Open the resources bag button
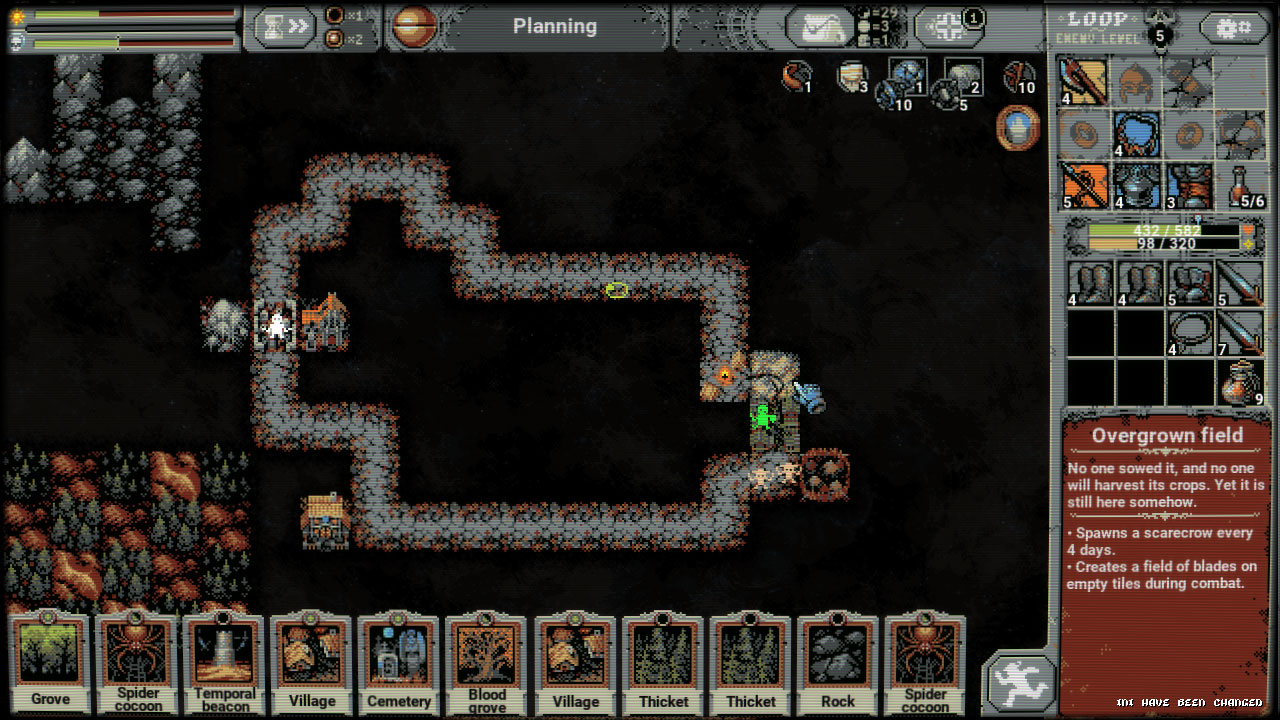 (x=819, y=27)
